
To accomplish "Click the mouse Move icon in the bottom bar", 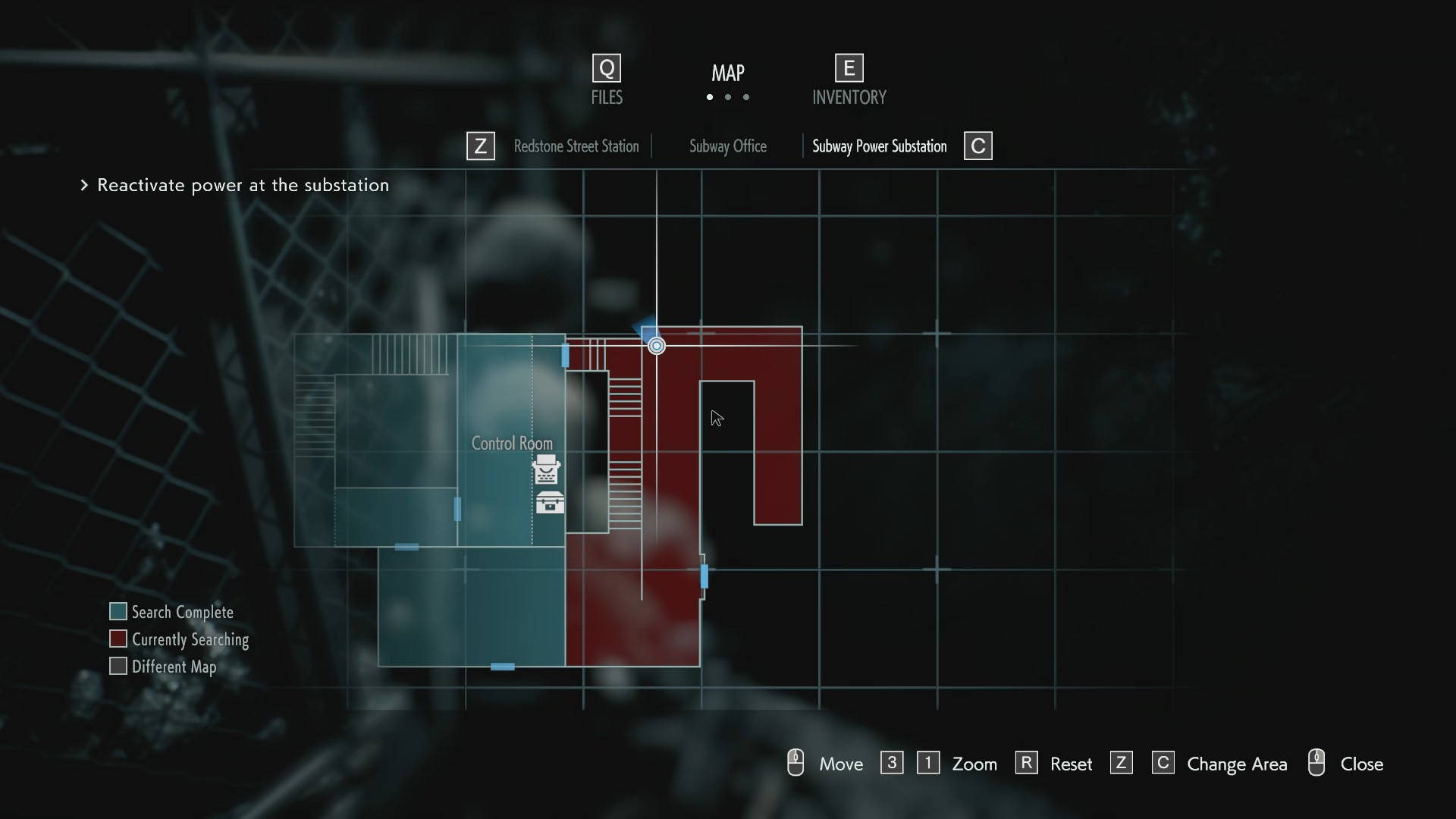I will (795, 763).
